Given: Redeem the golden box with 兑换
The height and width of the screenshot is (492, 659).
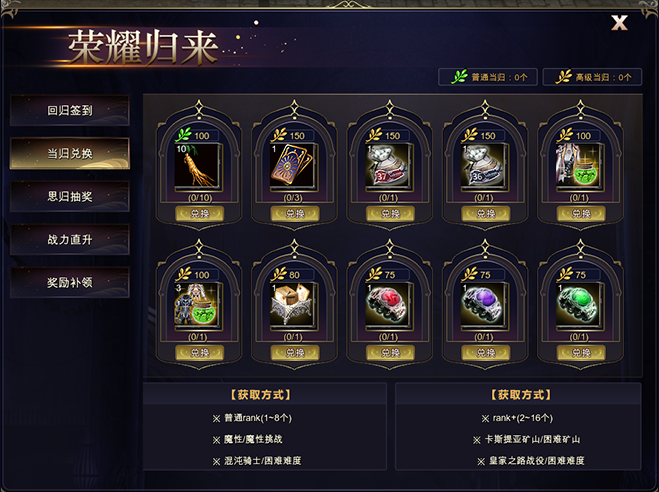Looking at the screenshot, I should tap(289, 352).
